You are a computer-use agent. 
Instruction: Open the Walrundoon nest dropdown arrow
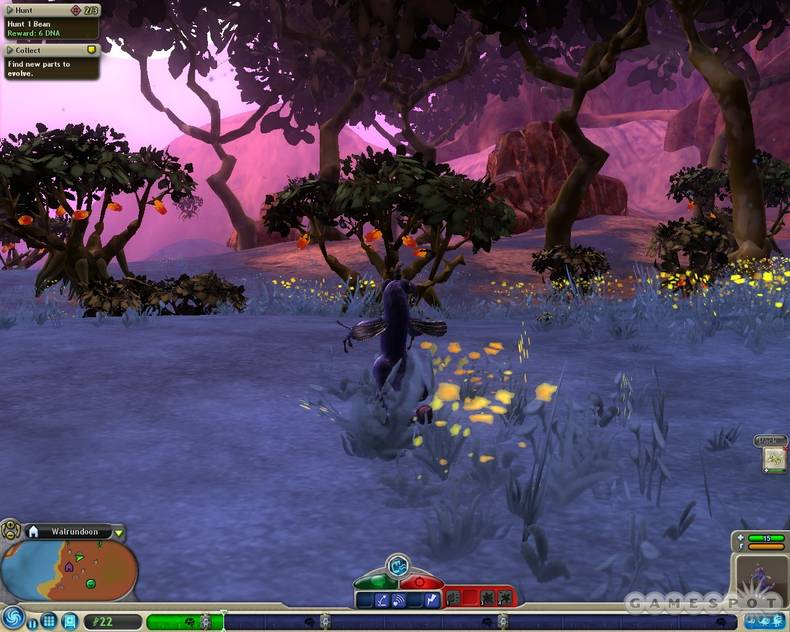tap(119, 532)
